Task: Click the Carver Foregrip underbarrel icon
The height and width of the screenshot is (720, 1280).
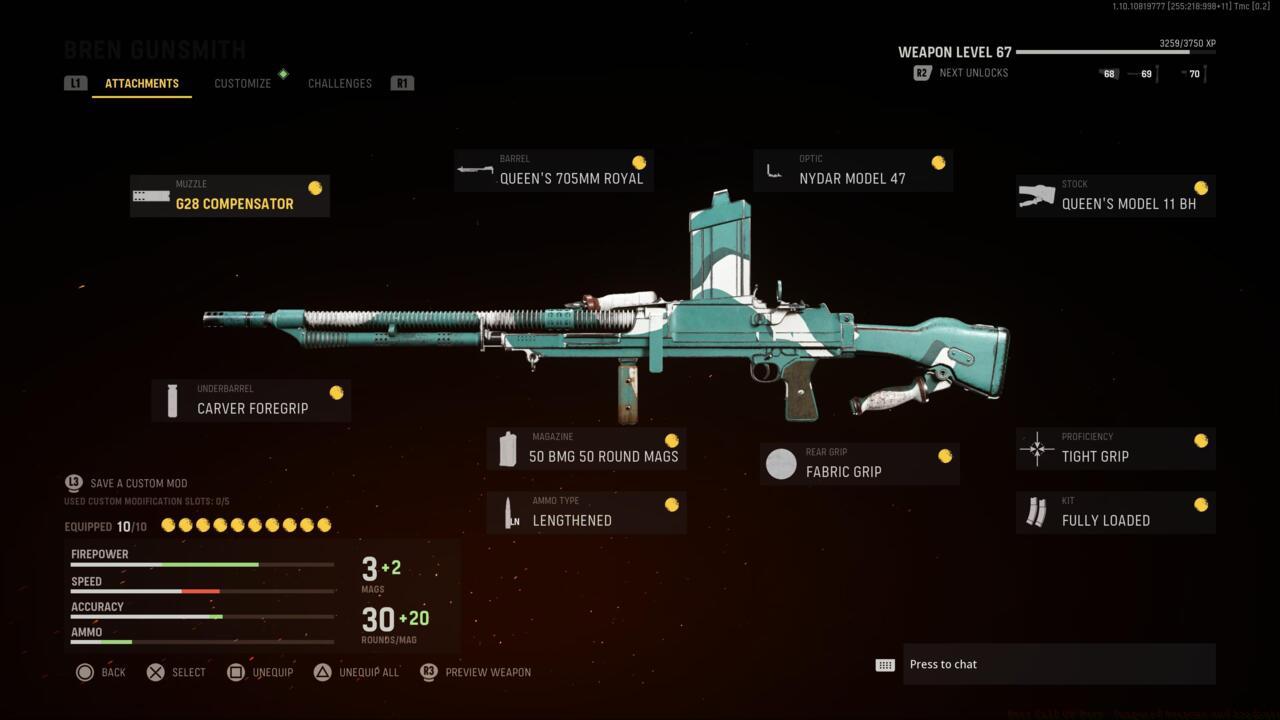Action: point(170,399)
